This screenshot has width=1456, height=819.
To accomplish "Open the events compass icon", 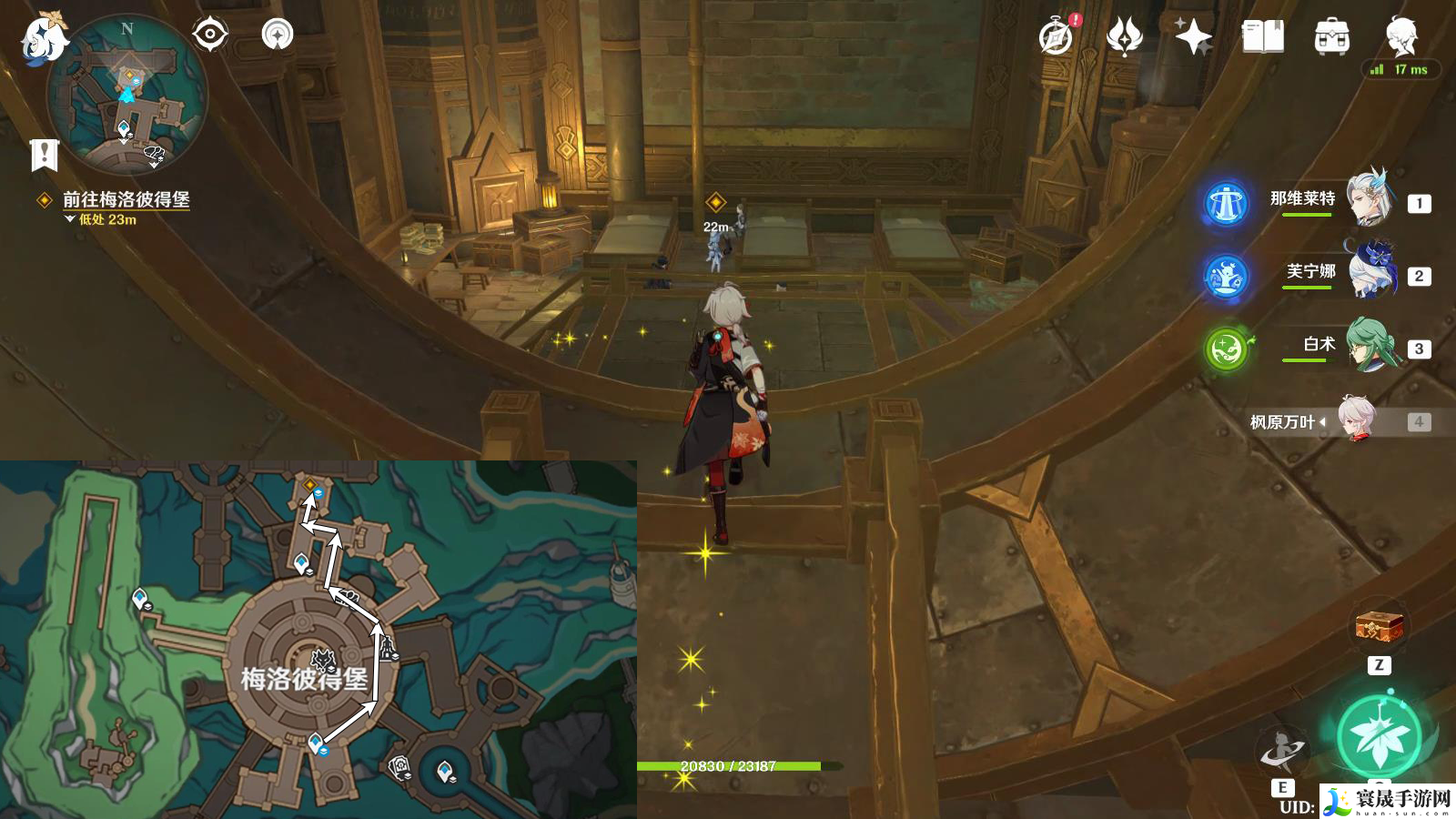I will 1056,36.
